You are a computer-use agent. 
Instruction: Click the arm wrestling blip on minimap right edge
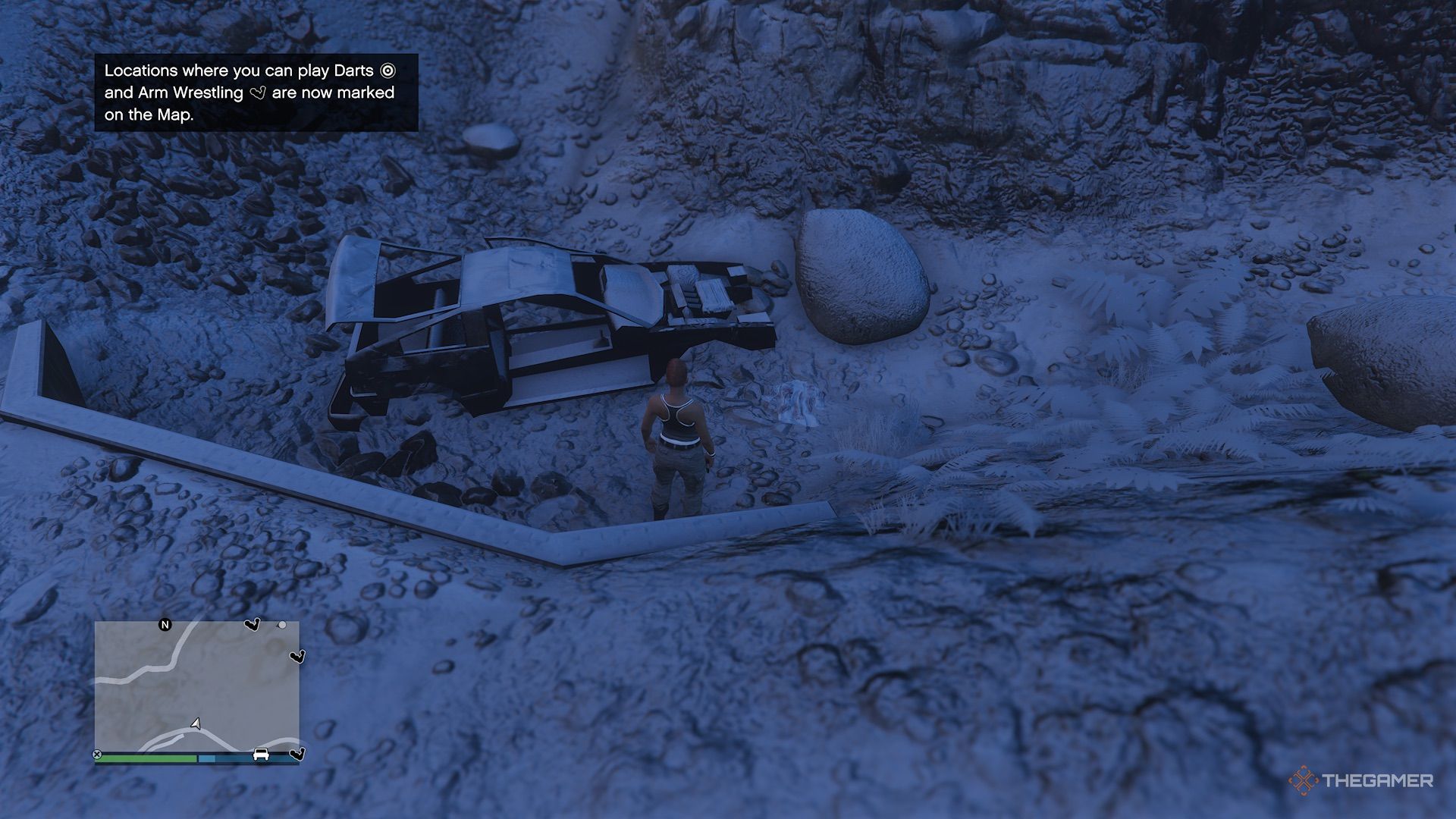click(297, 657)
